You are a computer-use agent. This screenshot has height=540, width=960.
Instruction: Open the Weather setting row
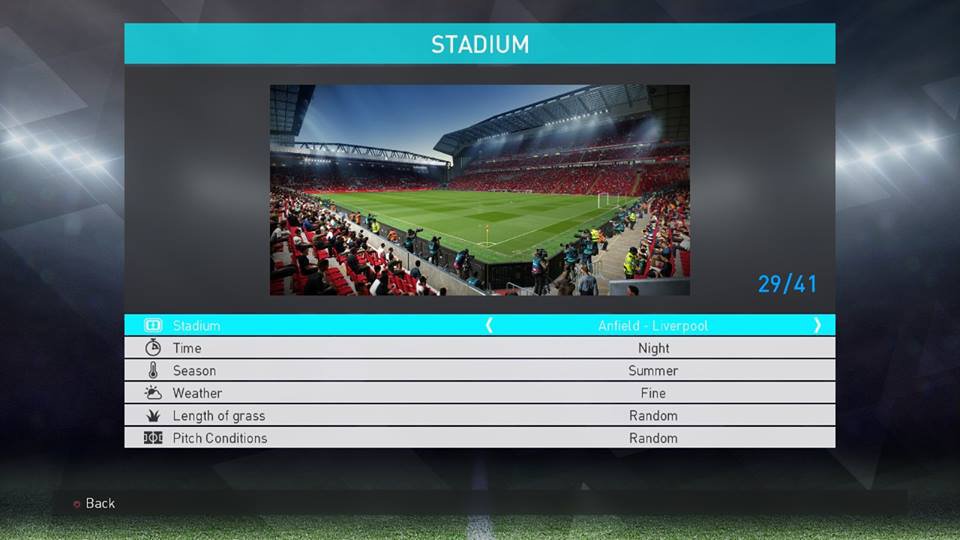(x=479, y=393)
